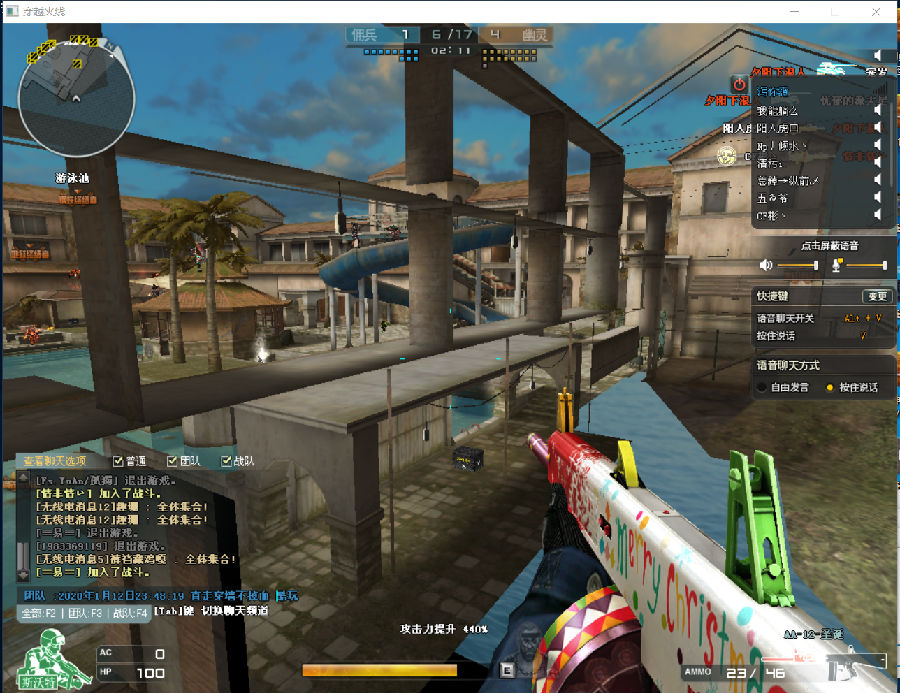
Task: Mute the player 我能躺么 speaker icon
Action: tap(877, 110)
